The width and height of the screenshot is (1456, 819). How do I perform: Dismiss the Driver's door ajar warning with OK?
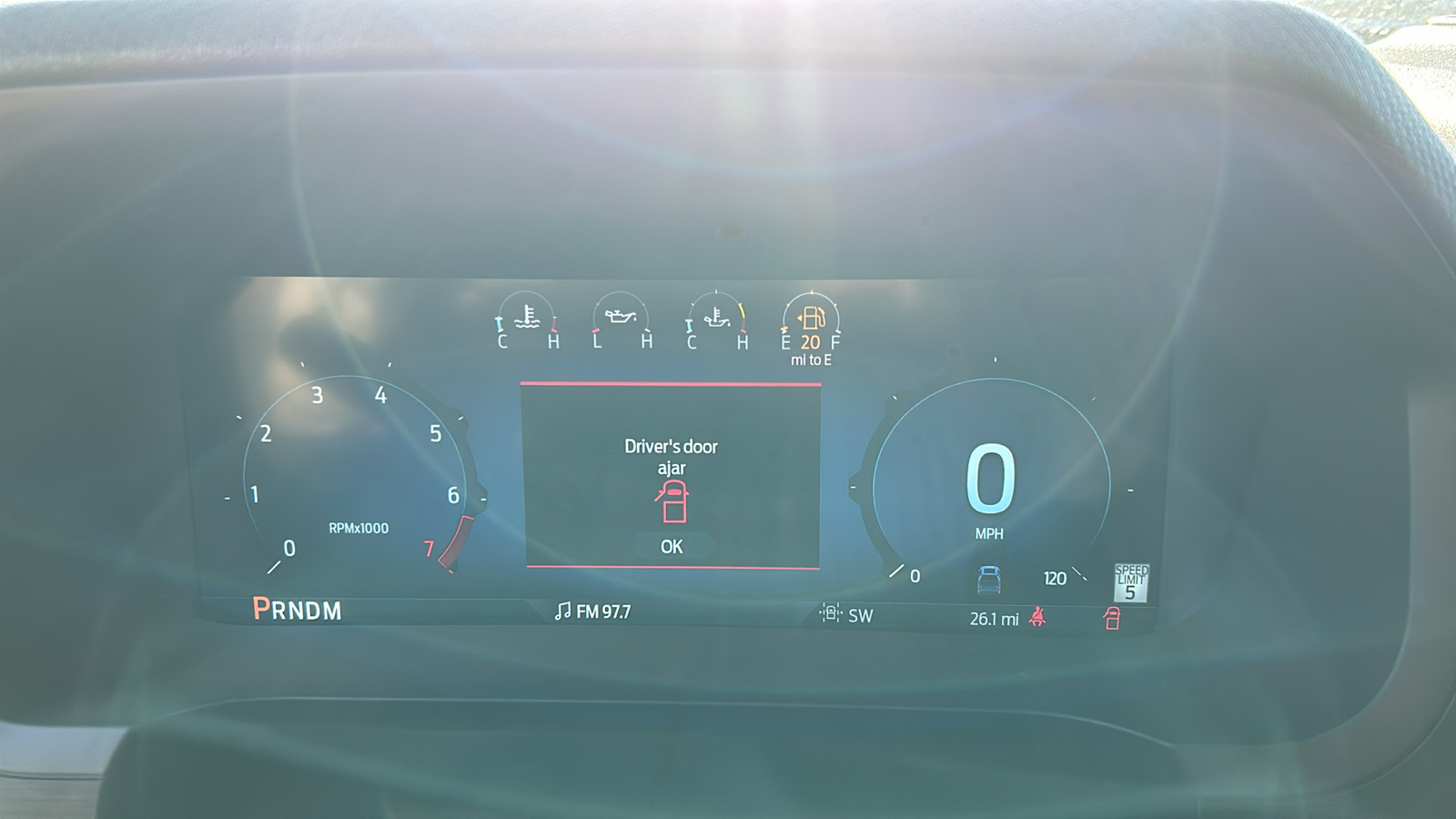pos(672,546)
